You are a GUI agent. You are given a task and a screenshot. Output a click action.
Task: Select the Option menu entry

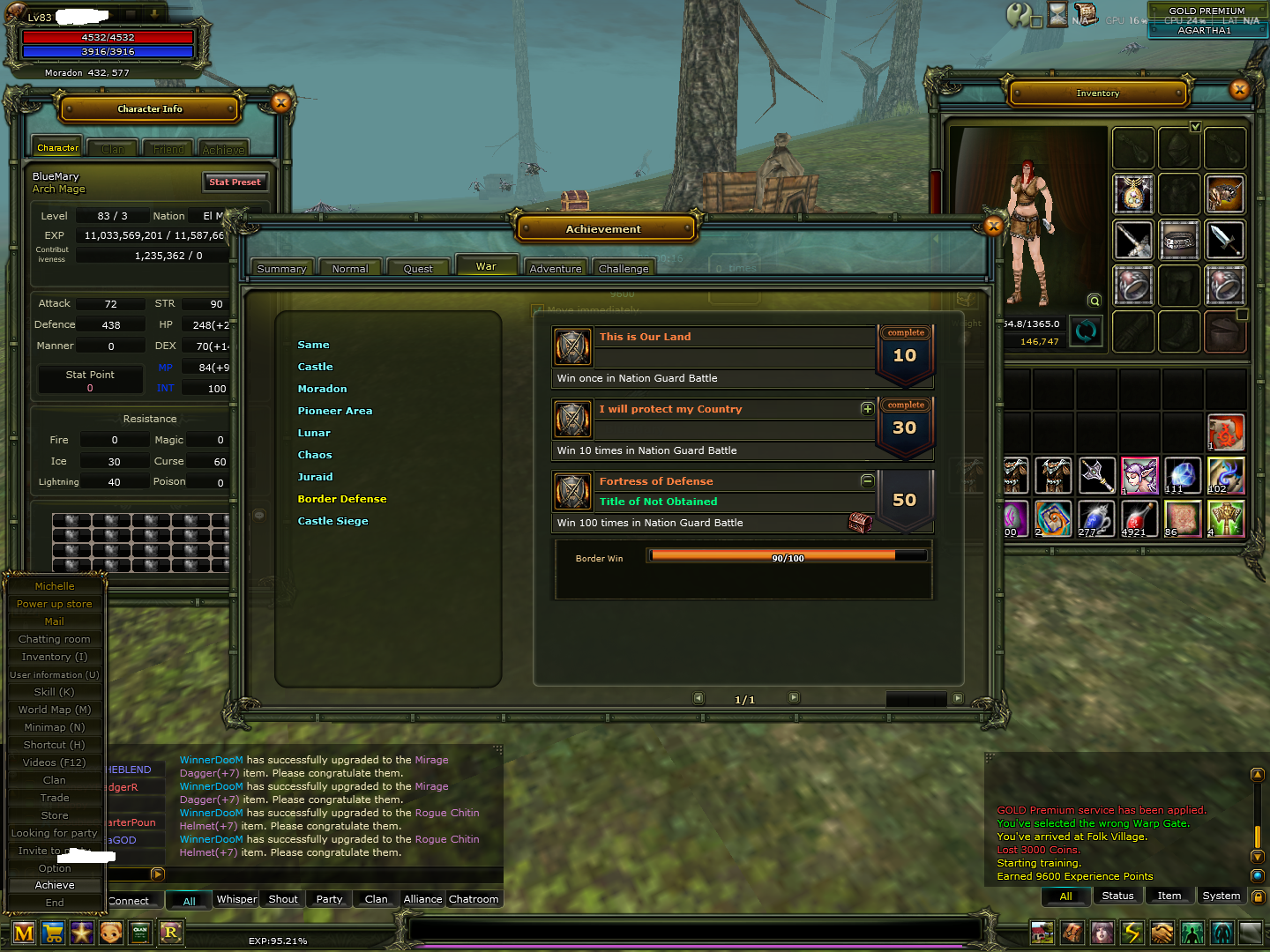click(55, 868)
